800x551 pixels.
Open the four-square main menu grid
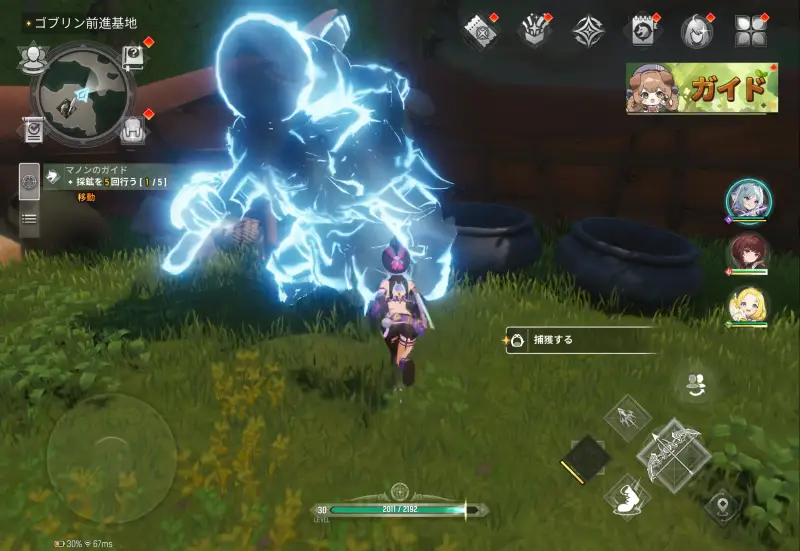click(x=748, y=30)
